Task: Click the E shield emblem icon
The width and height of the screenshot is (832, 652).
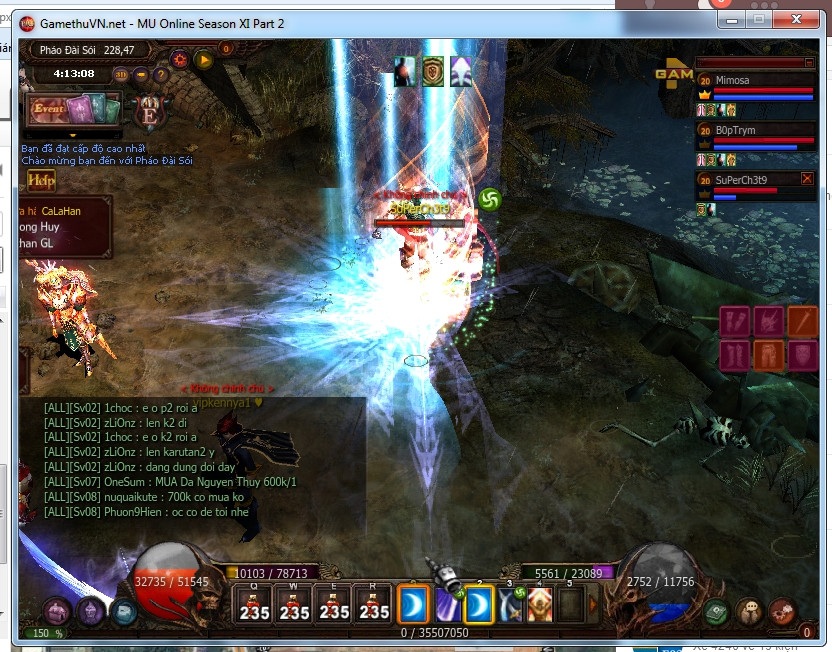Action: click(x=151, y=109)
